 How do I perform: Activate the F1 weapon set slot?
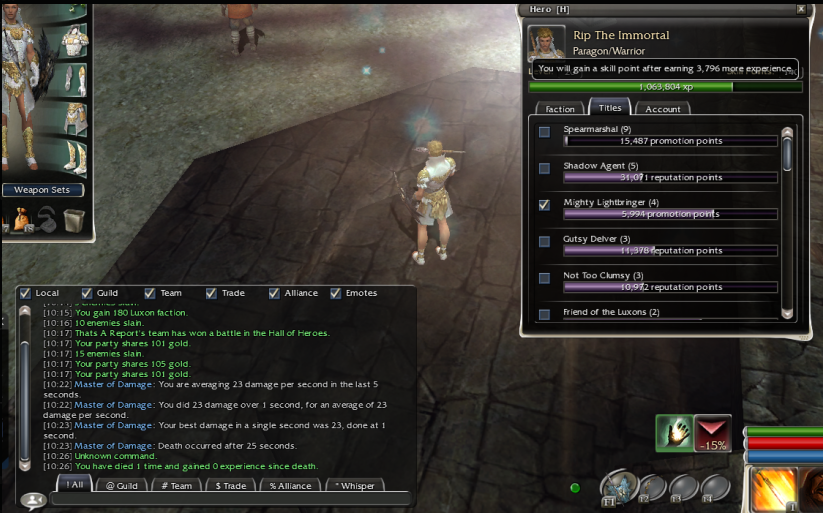[617, 487]
